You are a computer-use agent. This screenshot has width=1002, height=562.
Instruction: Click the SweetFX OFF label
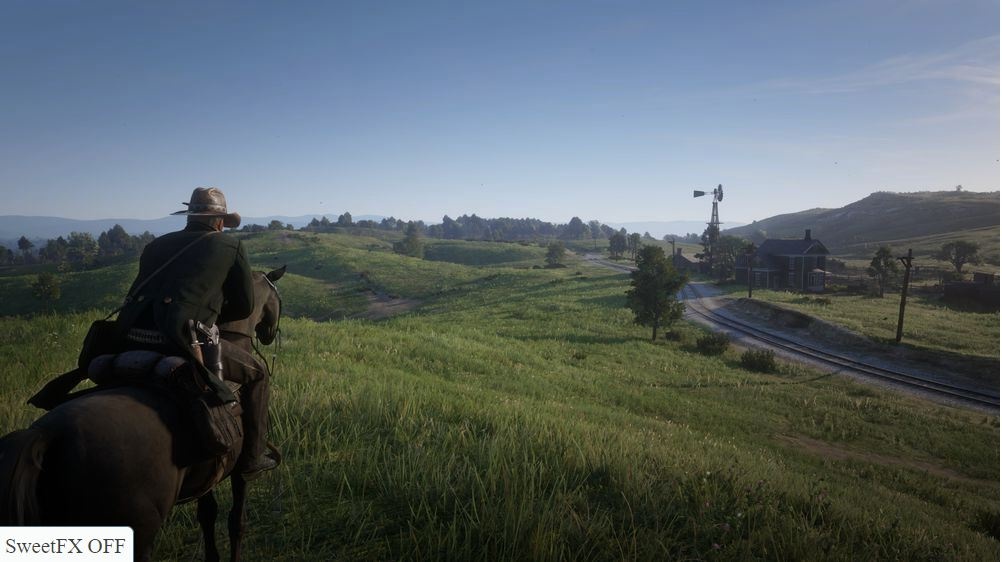pos(65,545)
